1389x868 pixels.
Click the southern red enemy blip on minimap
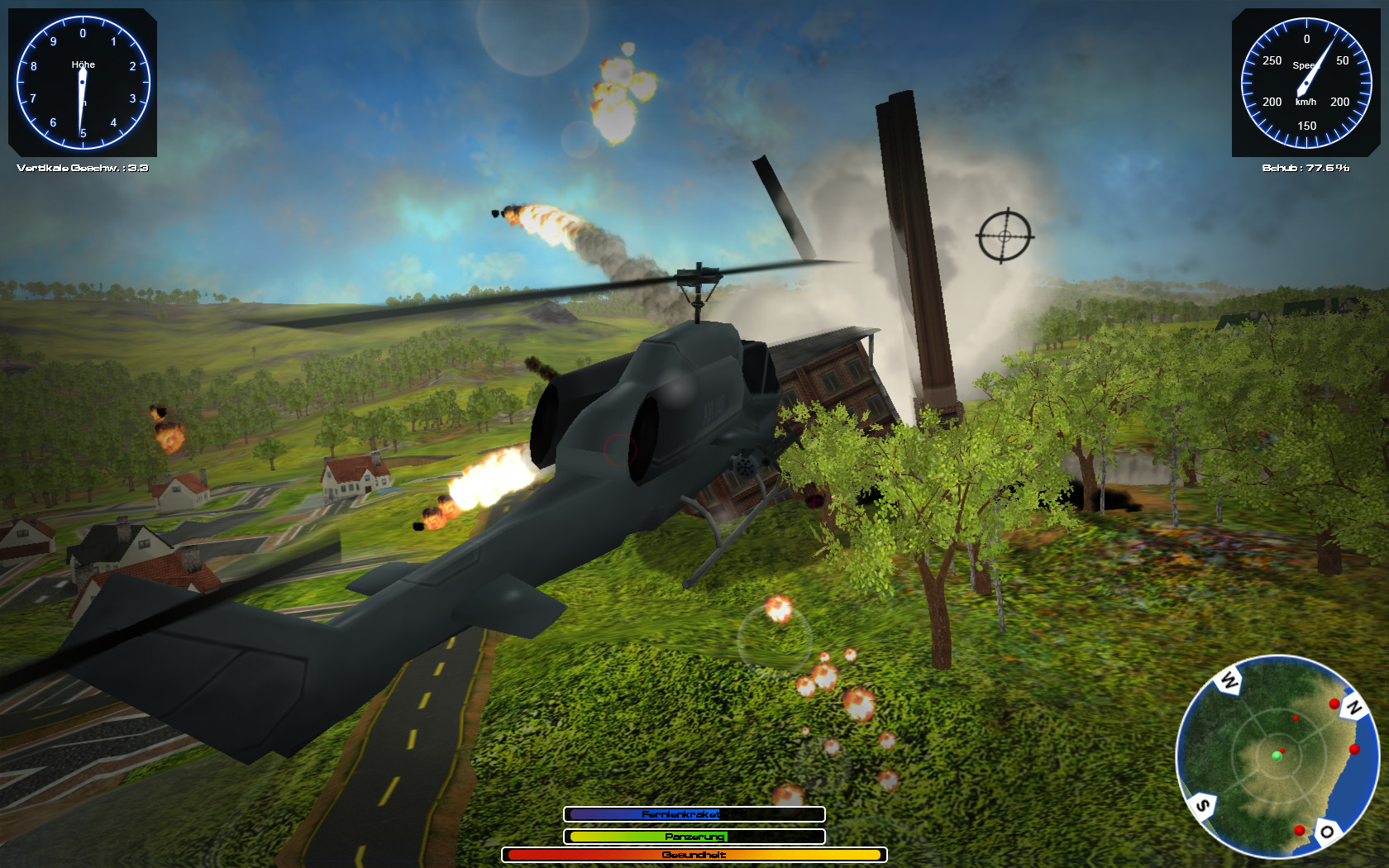click(1301, 831)
